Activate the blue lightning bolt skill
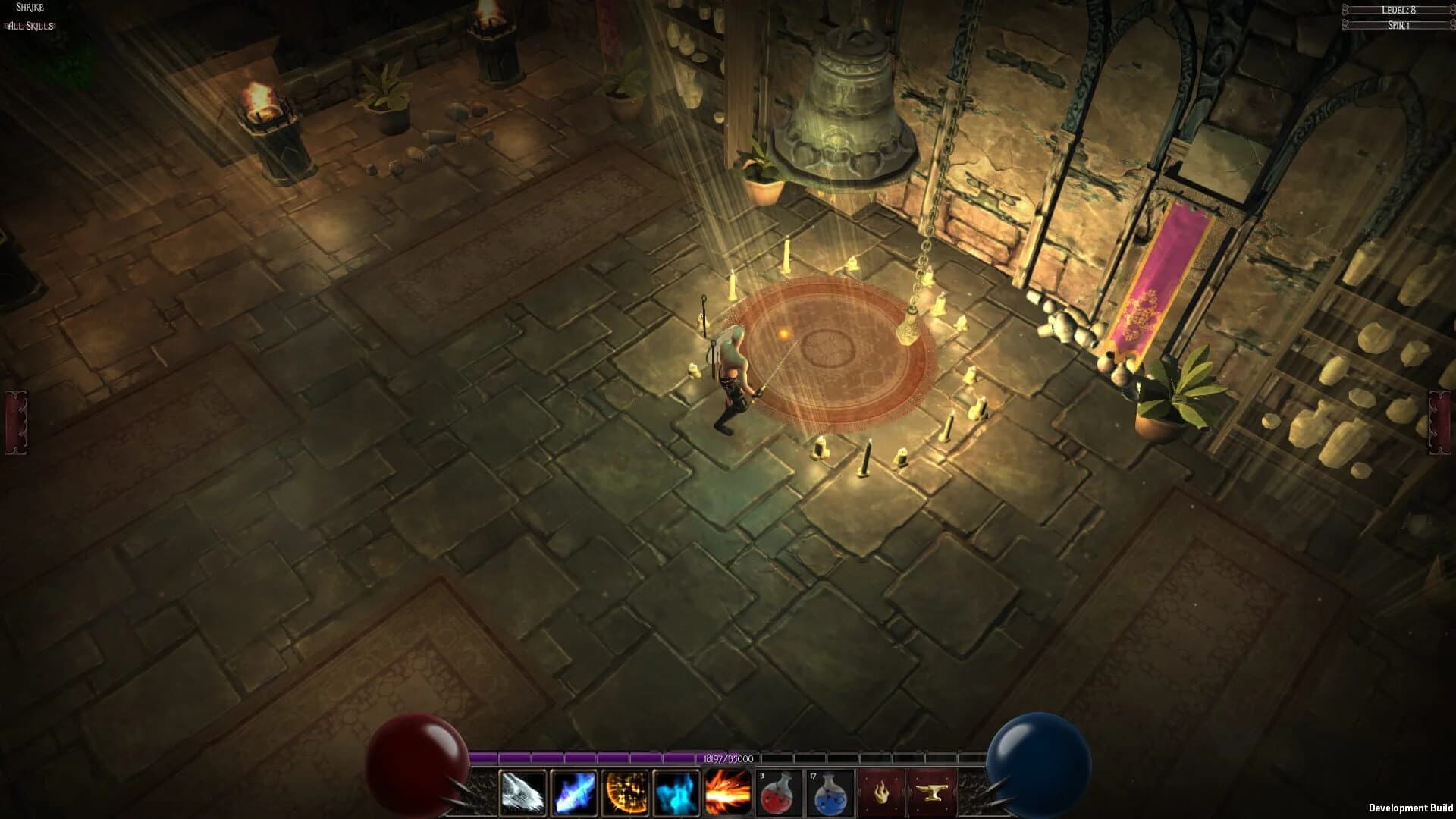1456x819 pixels. [x=573, y=793]
